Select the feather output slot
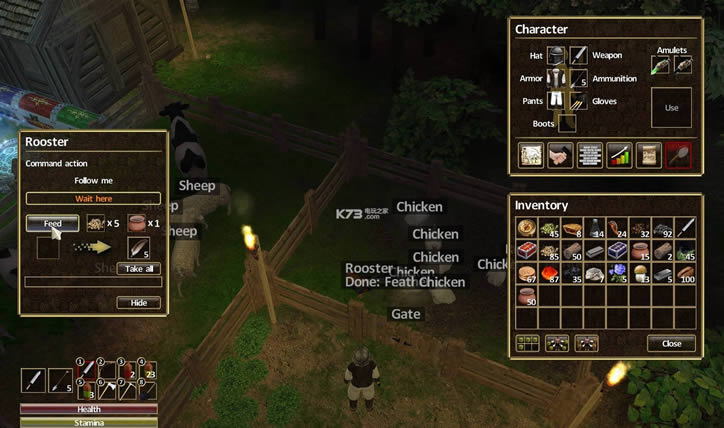This screenshot has height=428, width=724. coord(137,247)
